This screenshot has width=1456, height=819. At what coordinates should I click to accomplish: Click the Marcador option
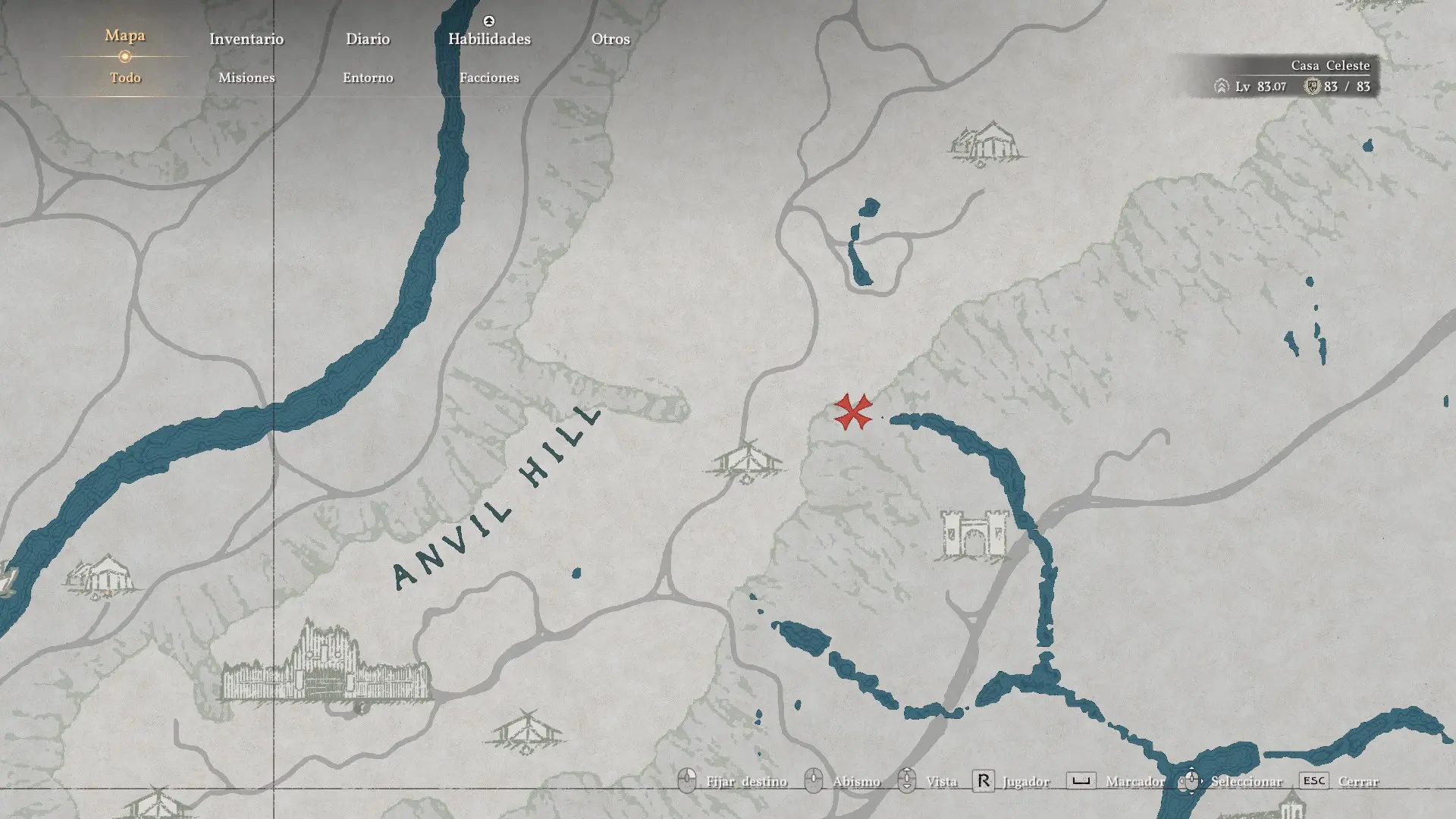[x=1134, y=781]
